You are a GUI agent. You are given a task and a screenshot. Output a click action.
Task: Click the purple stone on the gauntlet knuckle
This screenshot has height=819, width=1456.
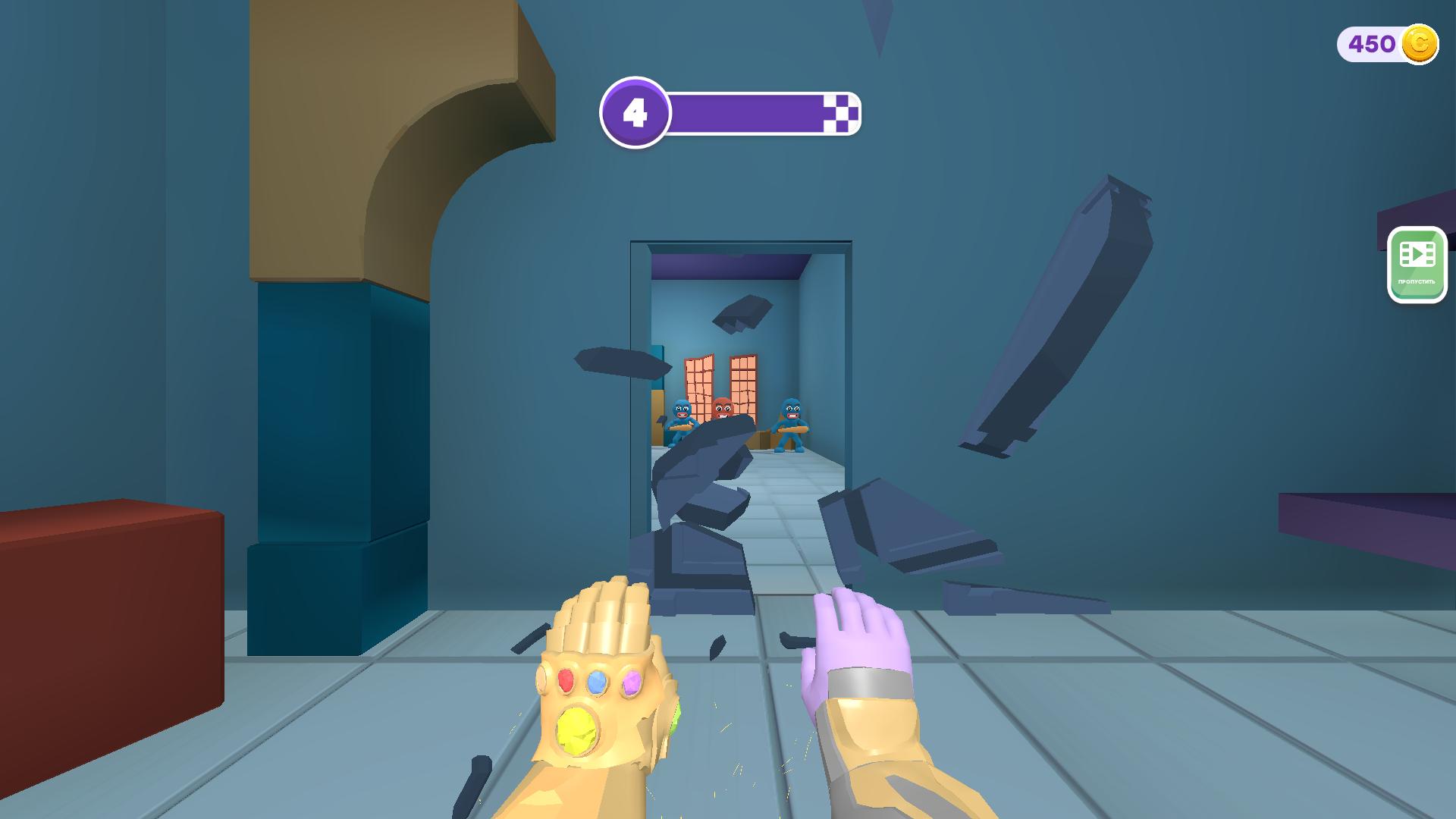(x=632, y=683)
